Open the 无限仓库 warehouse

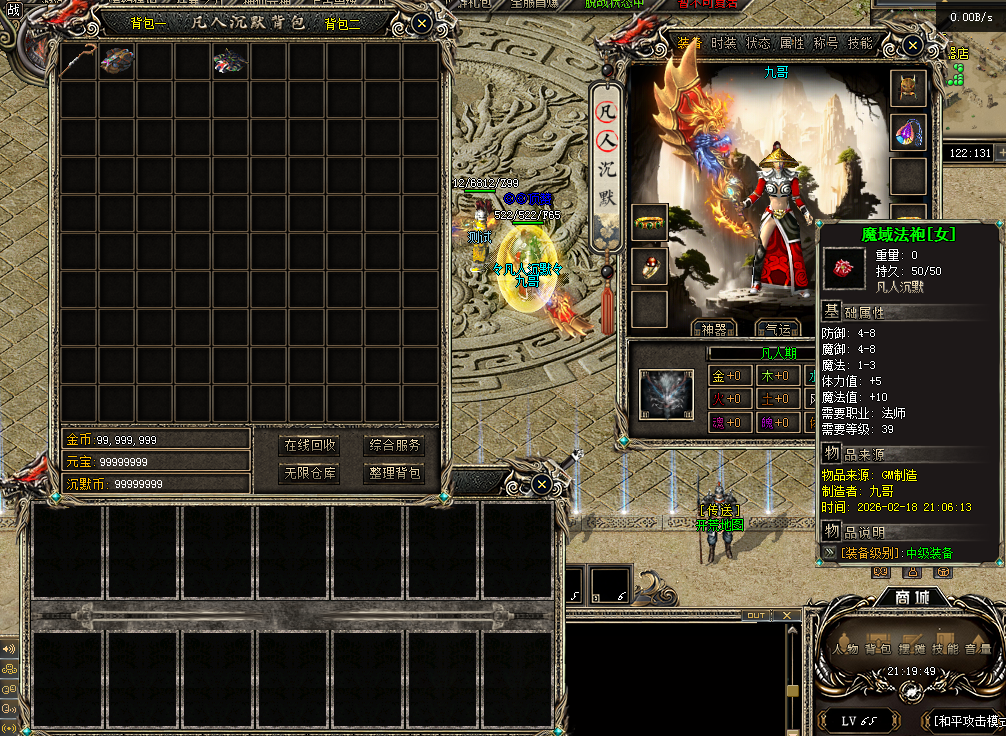pos(310,473)
